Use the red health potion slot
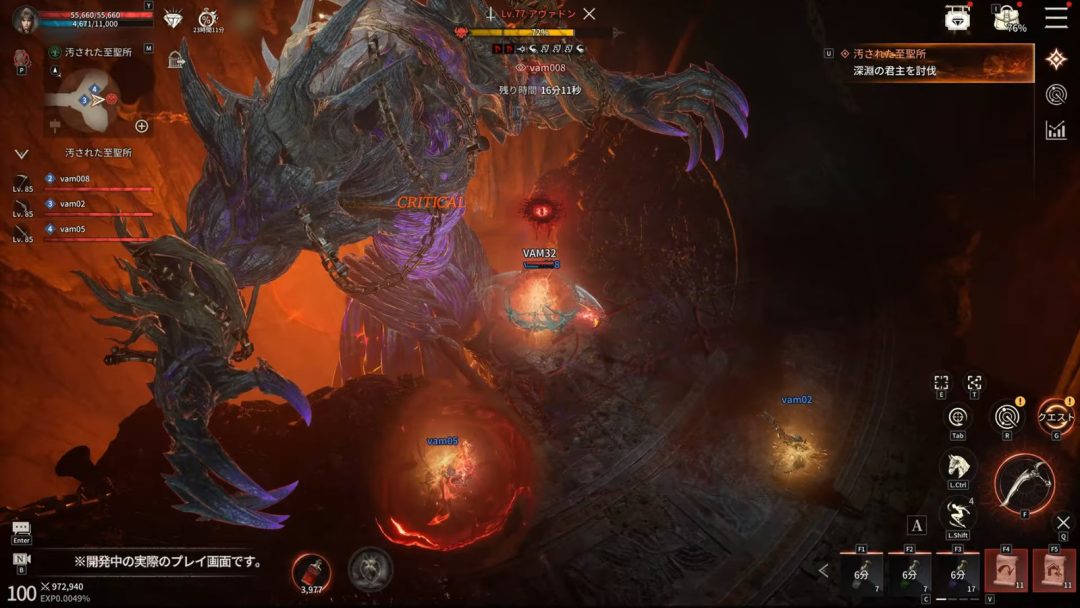1080x608 pixels. (310, 570)
